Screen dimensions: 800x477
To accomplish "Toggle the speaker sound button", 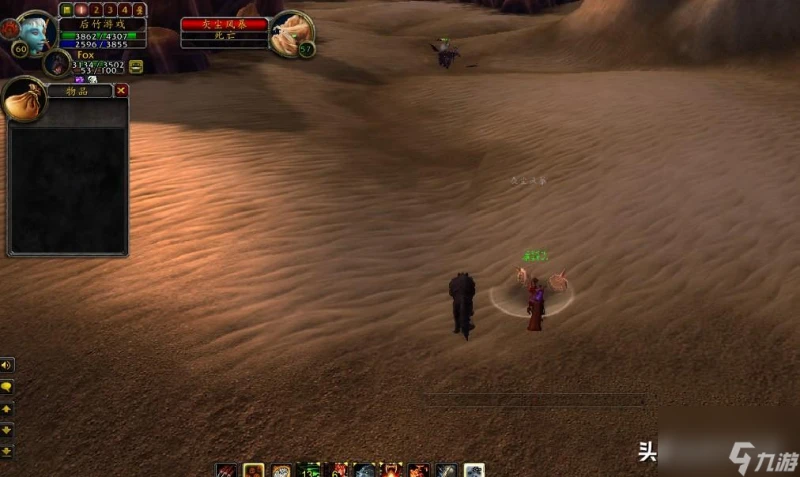I will pyautogui.click(x=7, y=365).
